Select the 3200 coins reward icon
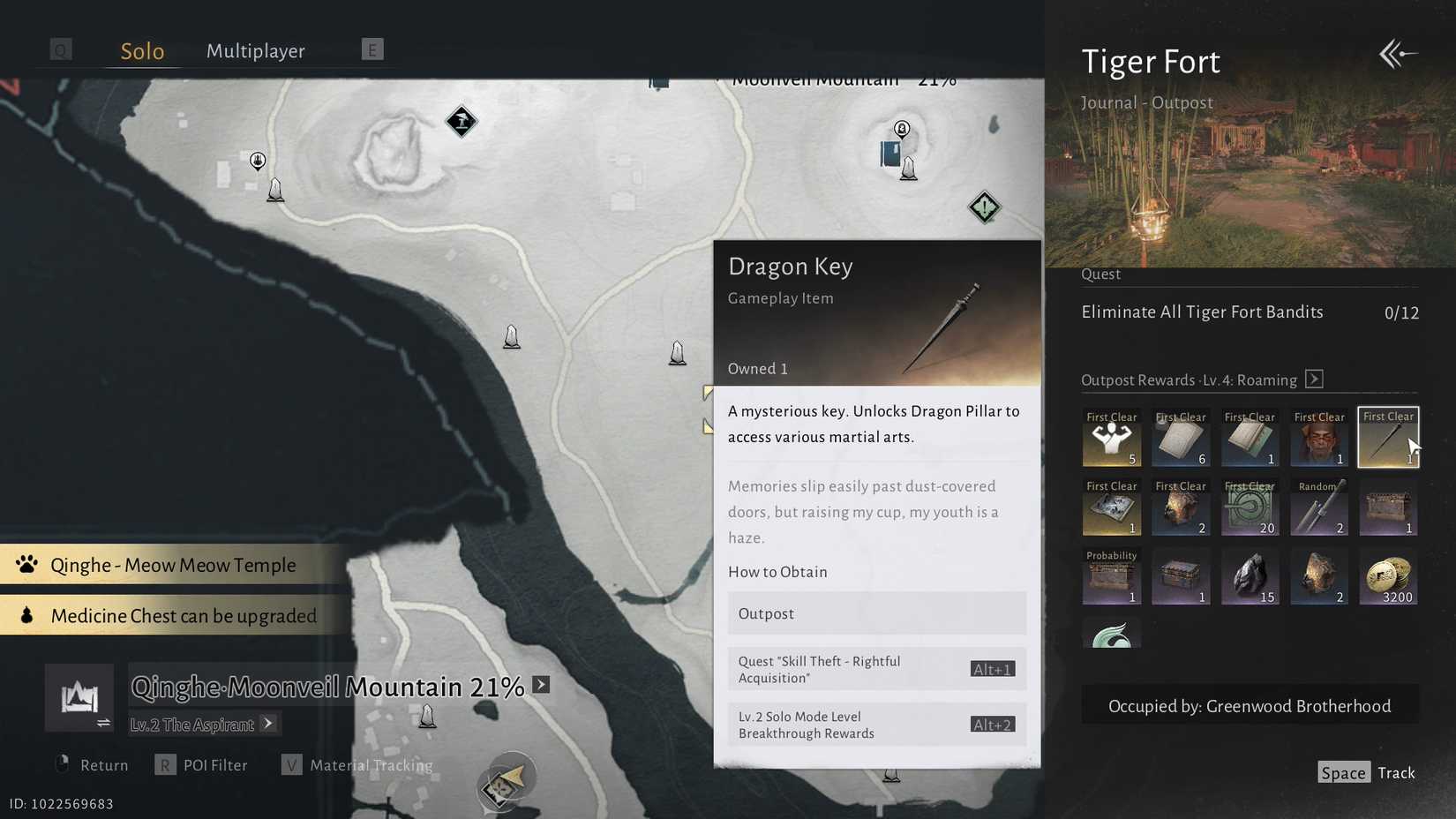1456x819 pixels. pyautogui.click(x=1388, y=577)
